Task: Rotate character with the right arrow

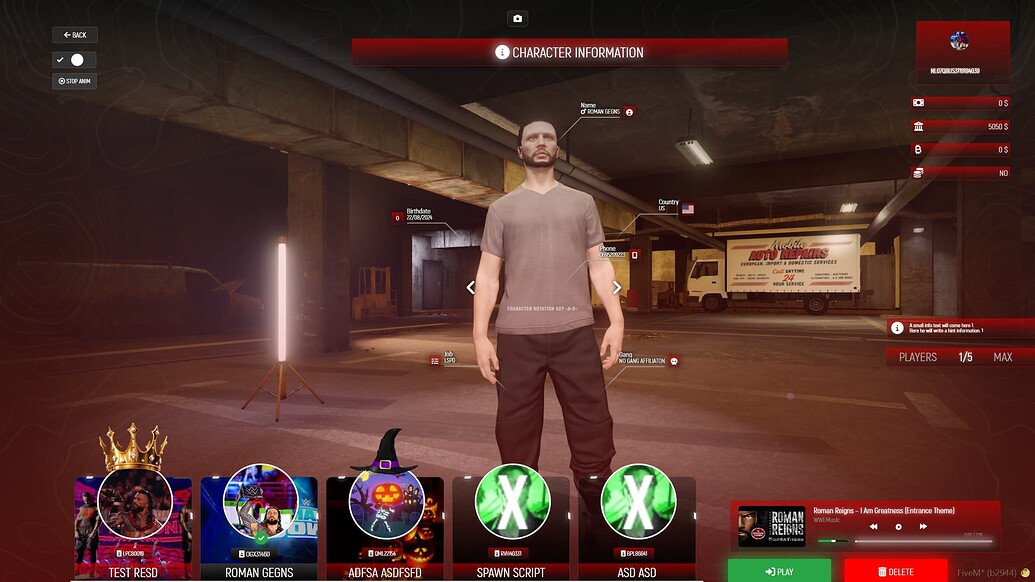Action: click(617, 288)
